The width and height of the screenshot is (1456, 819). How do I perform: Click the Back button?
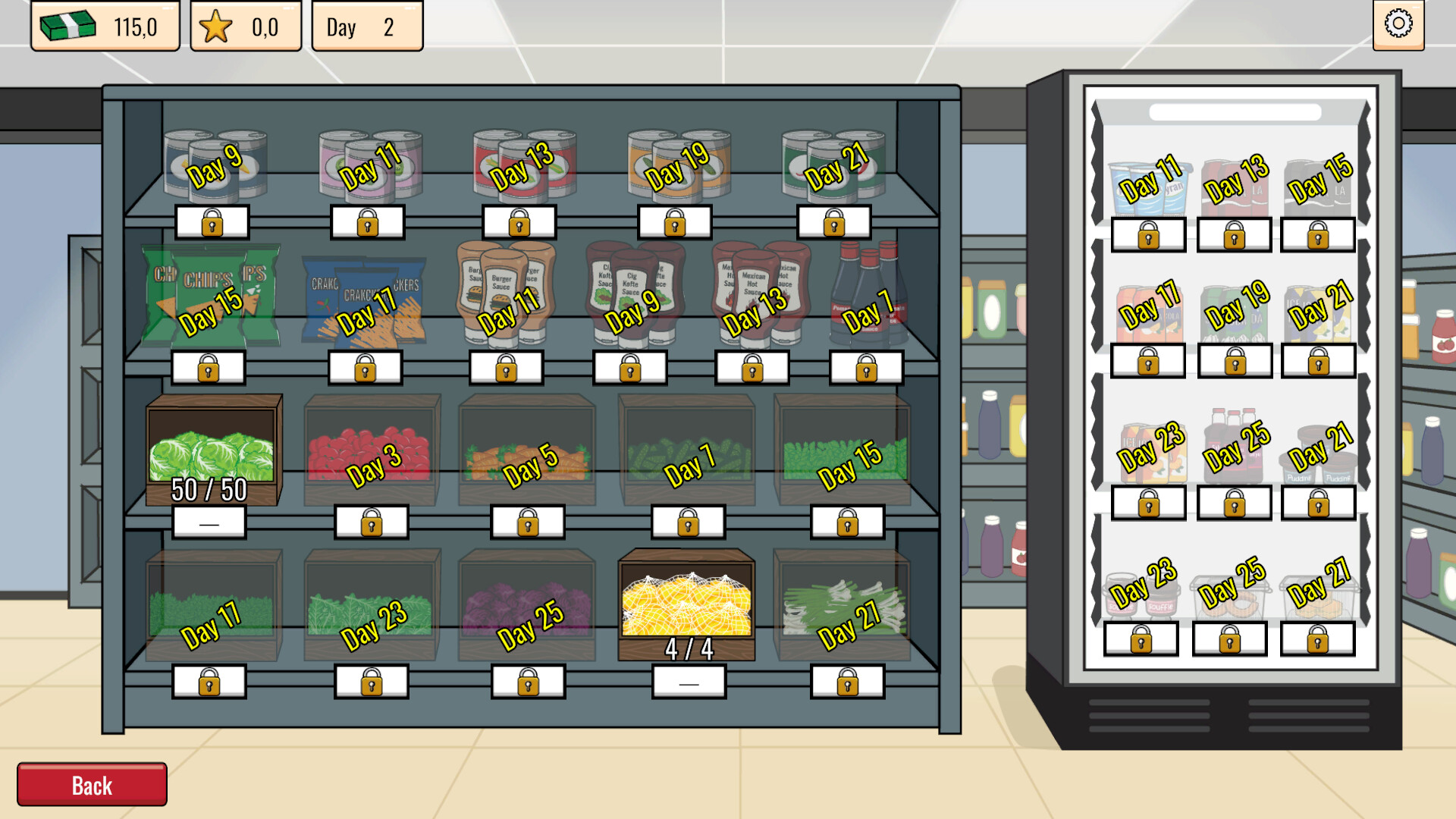pos(91,785)
